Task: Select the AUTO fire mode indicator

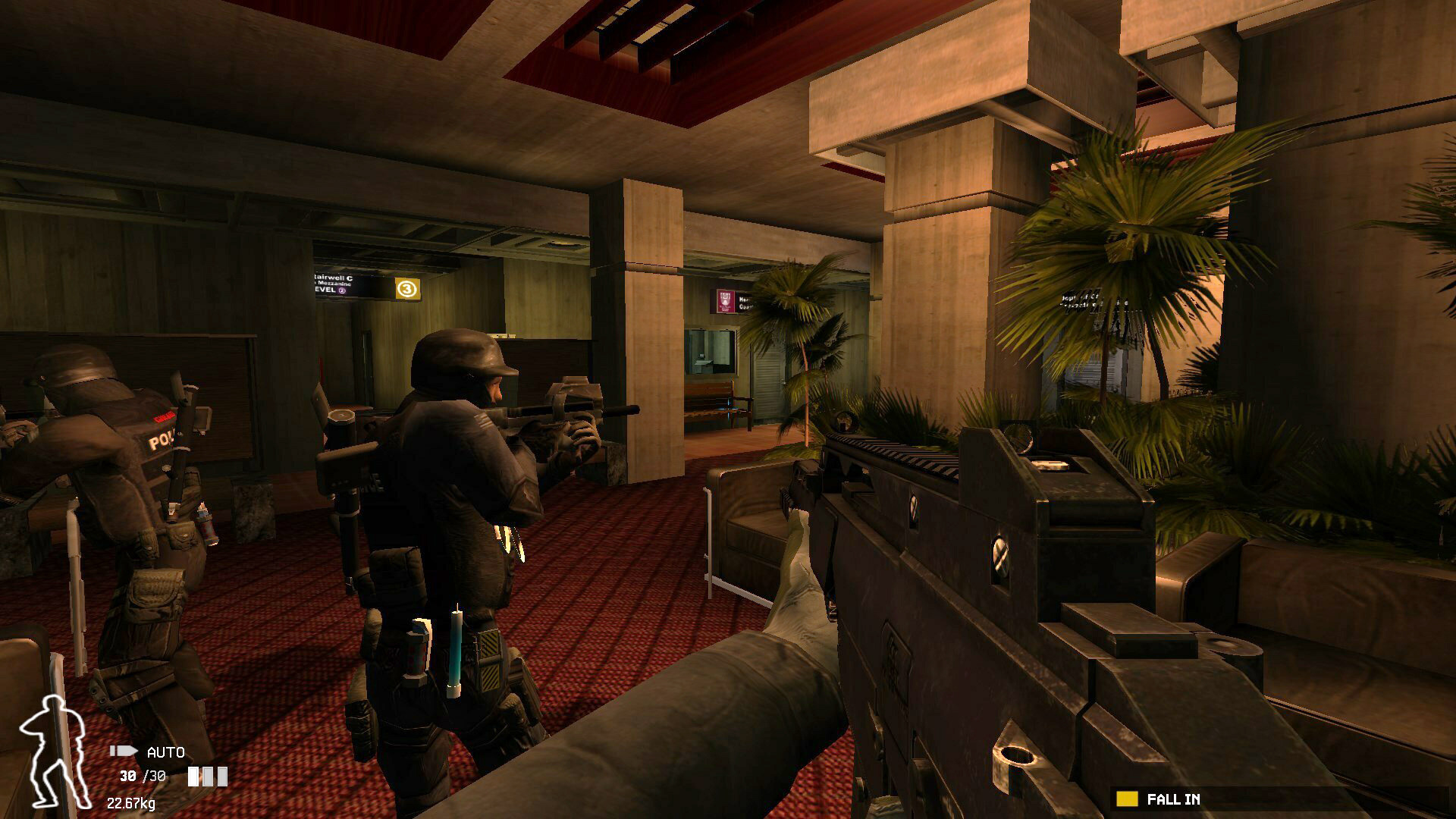Action: click(x=165, y=752)
